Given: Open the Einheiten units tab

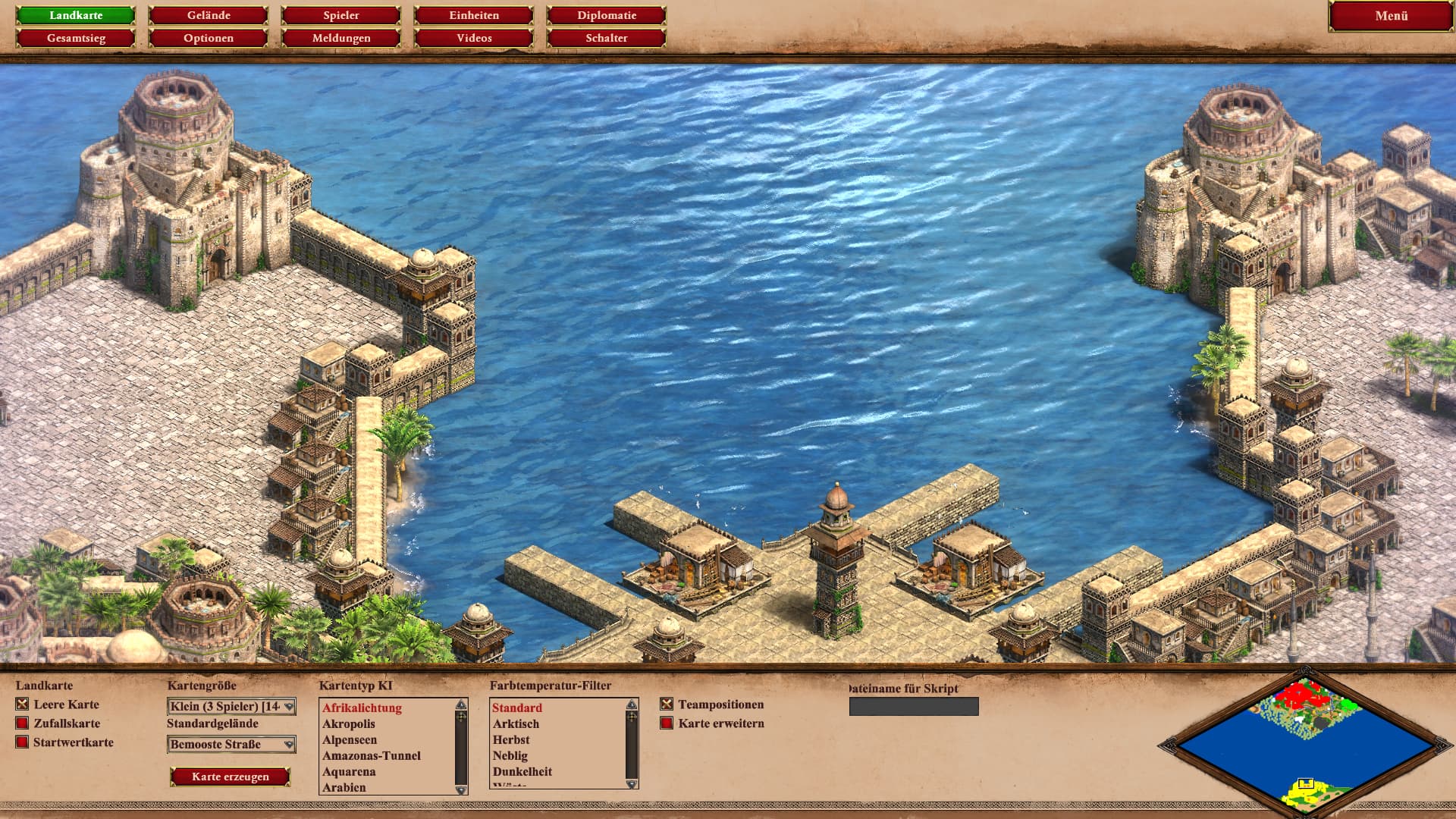Looking at the screenshot, I should coord(474,15).
